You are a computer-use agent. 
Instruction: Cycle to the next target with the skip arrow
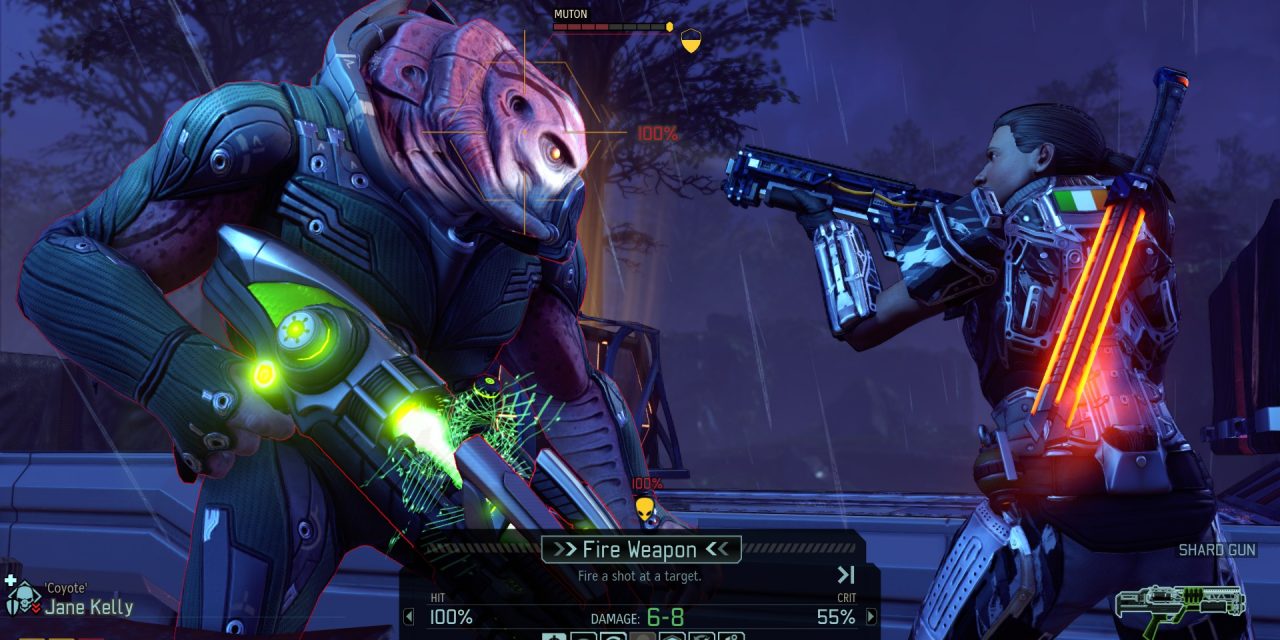coord(846,575)
